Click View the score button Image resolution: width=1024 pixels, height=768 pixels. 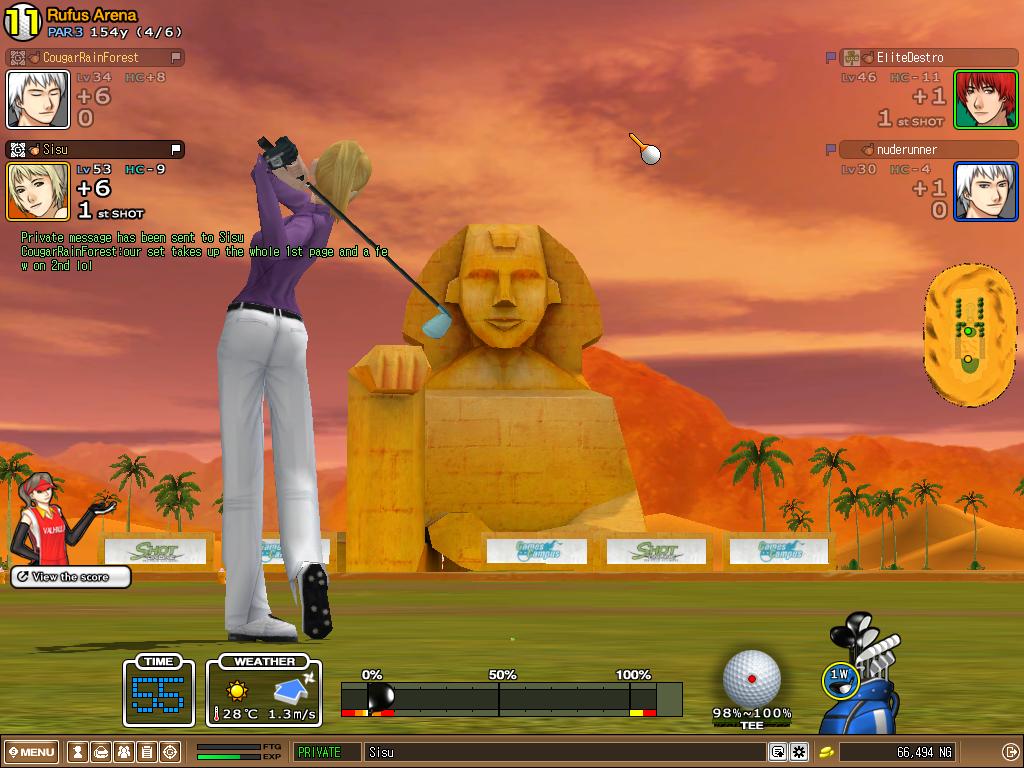pos(70,577)
